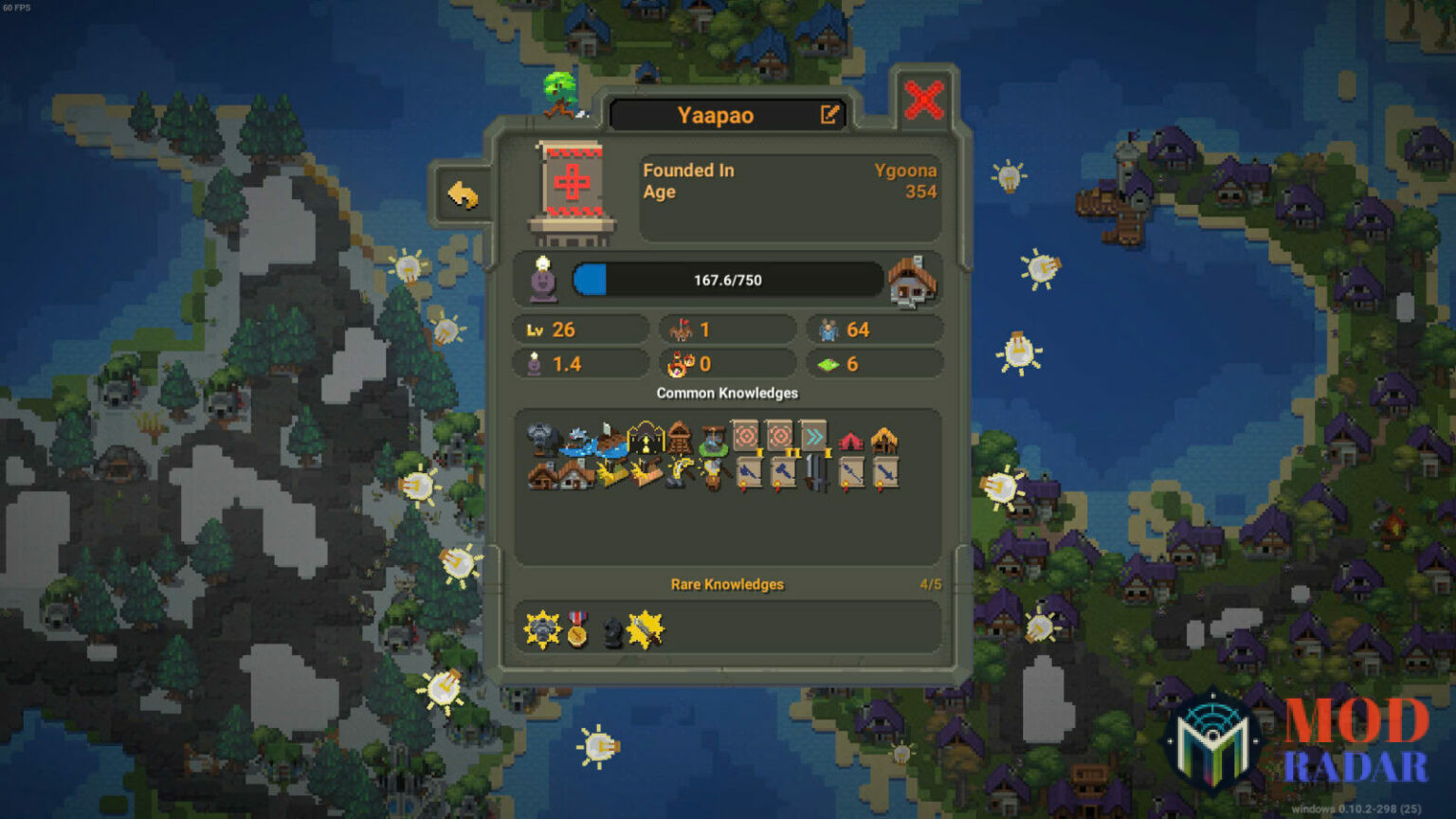Click the mining pickaxe knowledge icon
Viewport: 1456px width, 819px height.
point(679,471)
